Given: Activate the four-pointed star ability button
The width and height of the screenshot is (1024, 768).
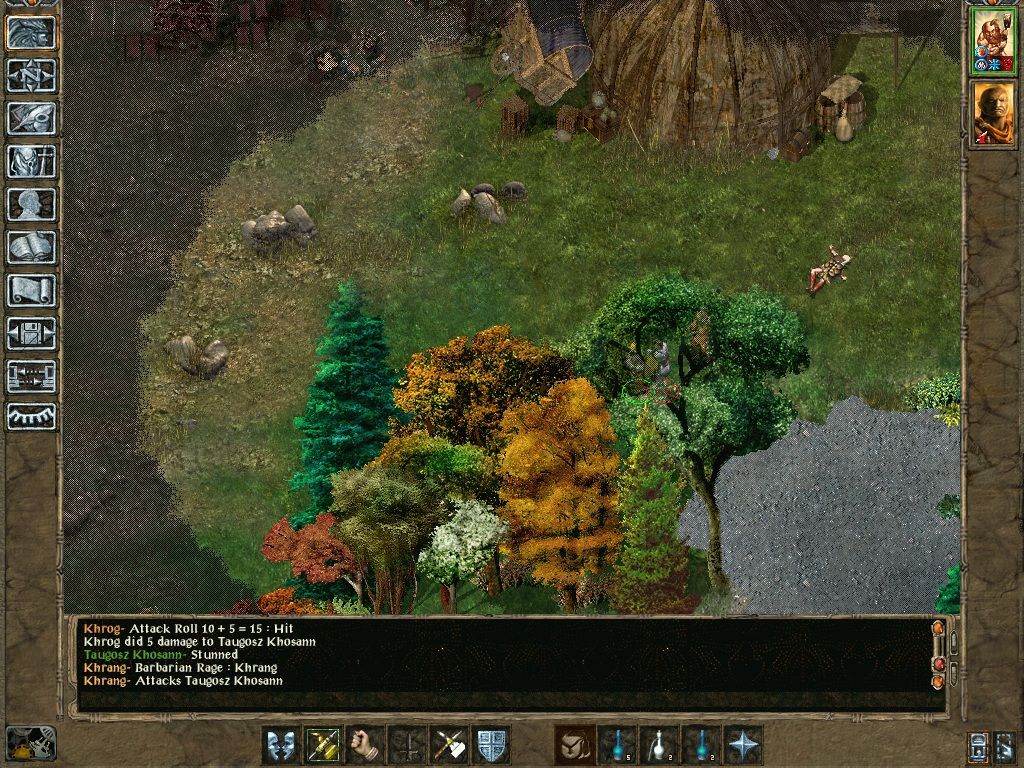Looking at the screenshot, I should [x=743, y=745].
